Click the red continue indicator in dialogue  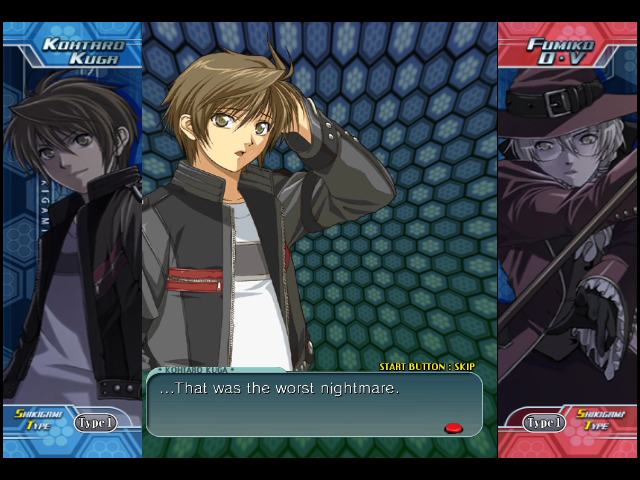453,428
